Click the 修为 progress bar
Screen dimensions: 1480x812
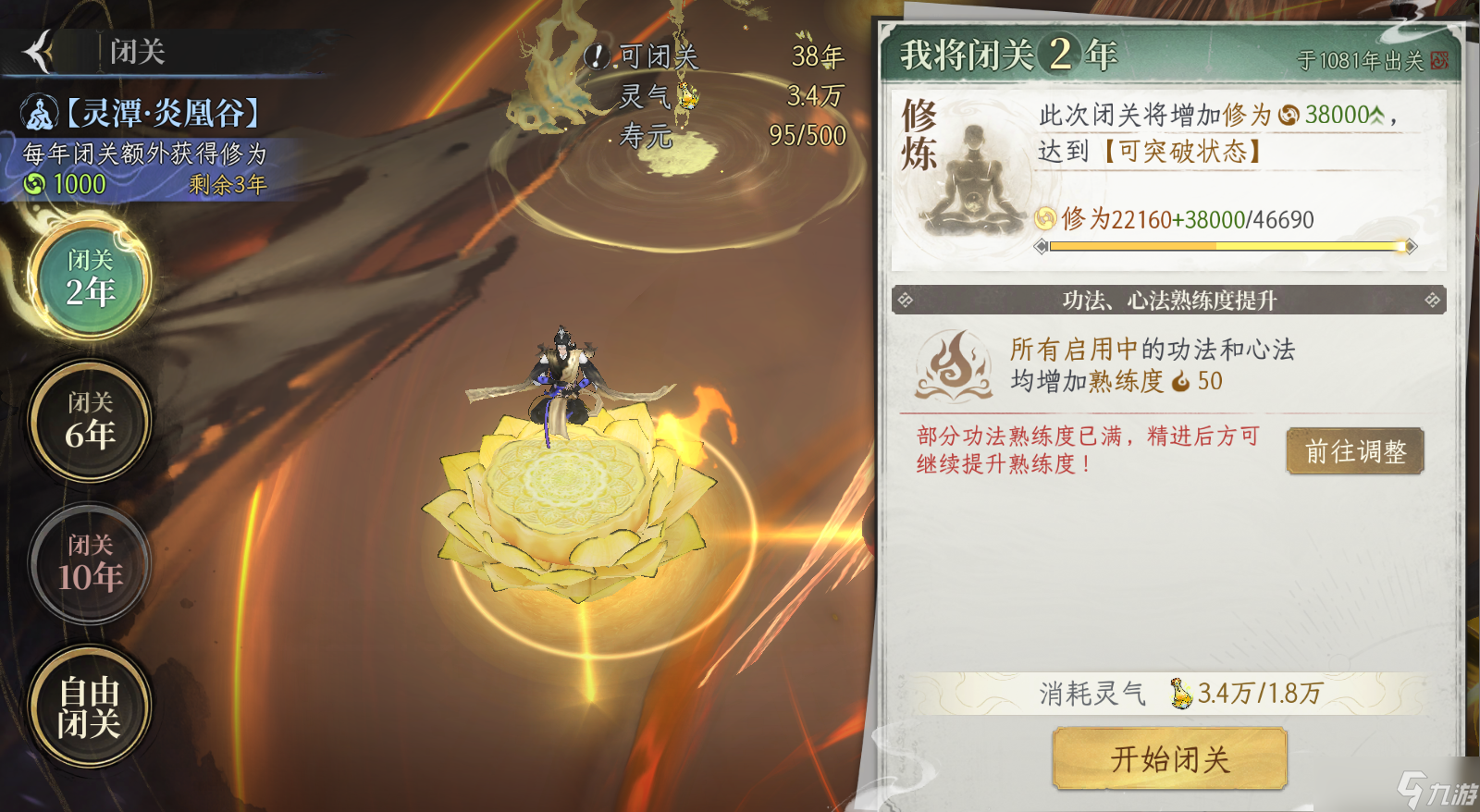coord(1226,247)
